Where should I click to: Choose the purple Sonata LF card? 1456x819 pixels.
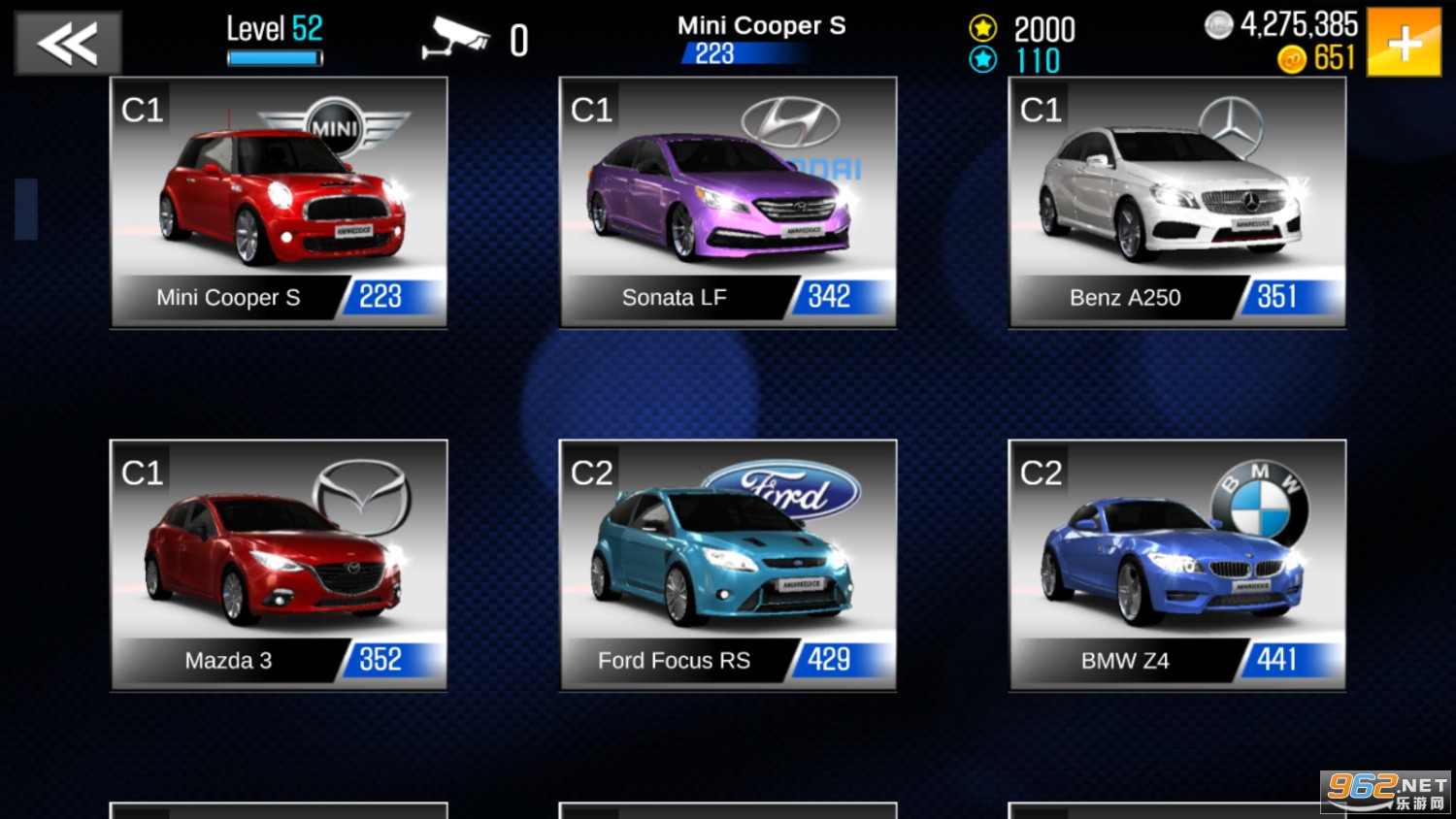tap(728, 202)
